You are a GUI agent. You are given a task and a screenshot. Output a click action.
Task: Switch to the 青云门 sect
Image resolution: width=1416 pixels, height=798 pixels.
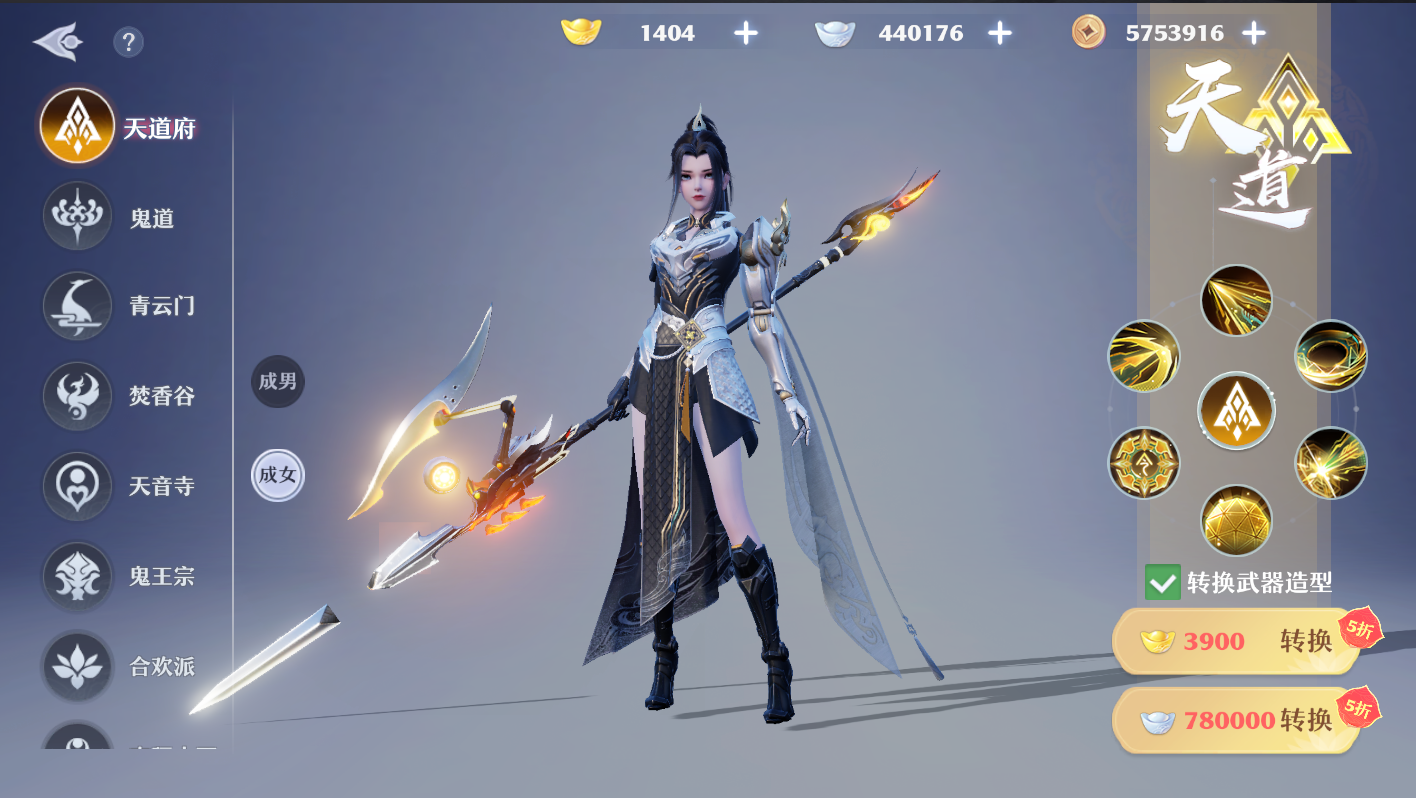[x=78, y=306]
